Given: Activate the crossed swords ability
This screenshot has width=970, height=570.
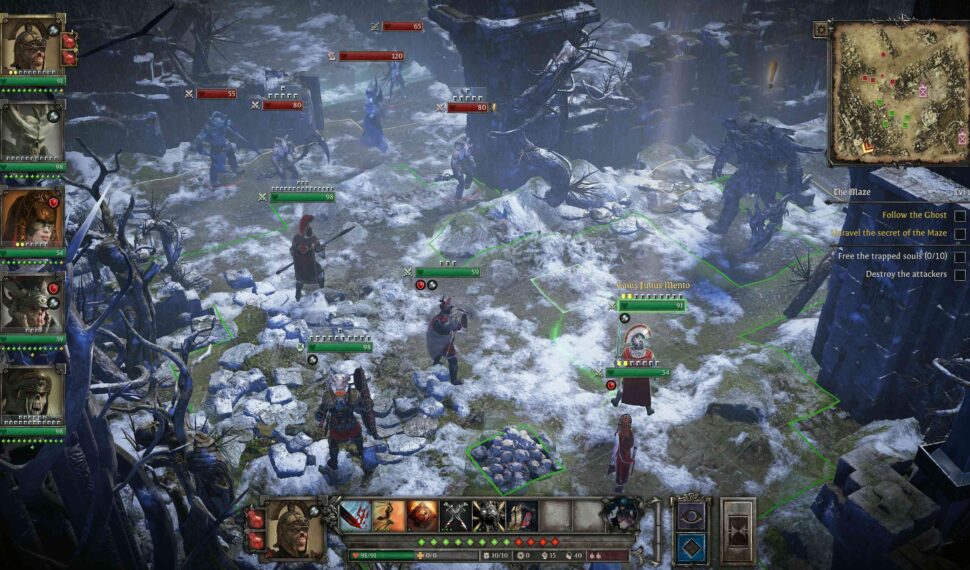Looking at the screenshot, I should point(456,516).
